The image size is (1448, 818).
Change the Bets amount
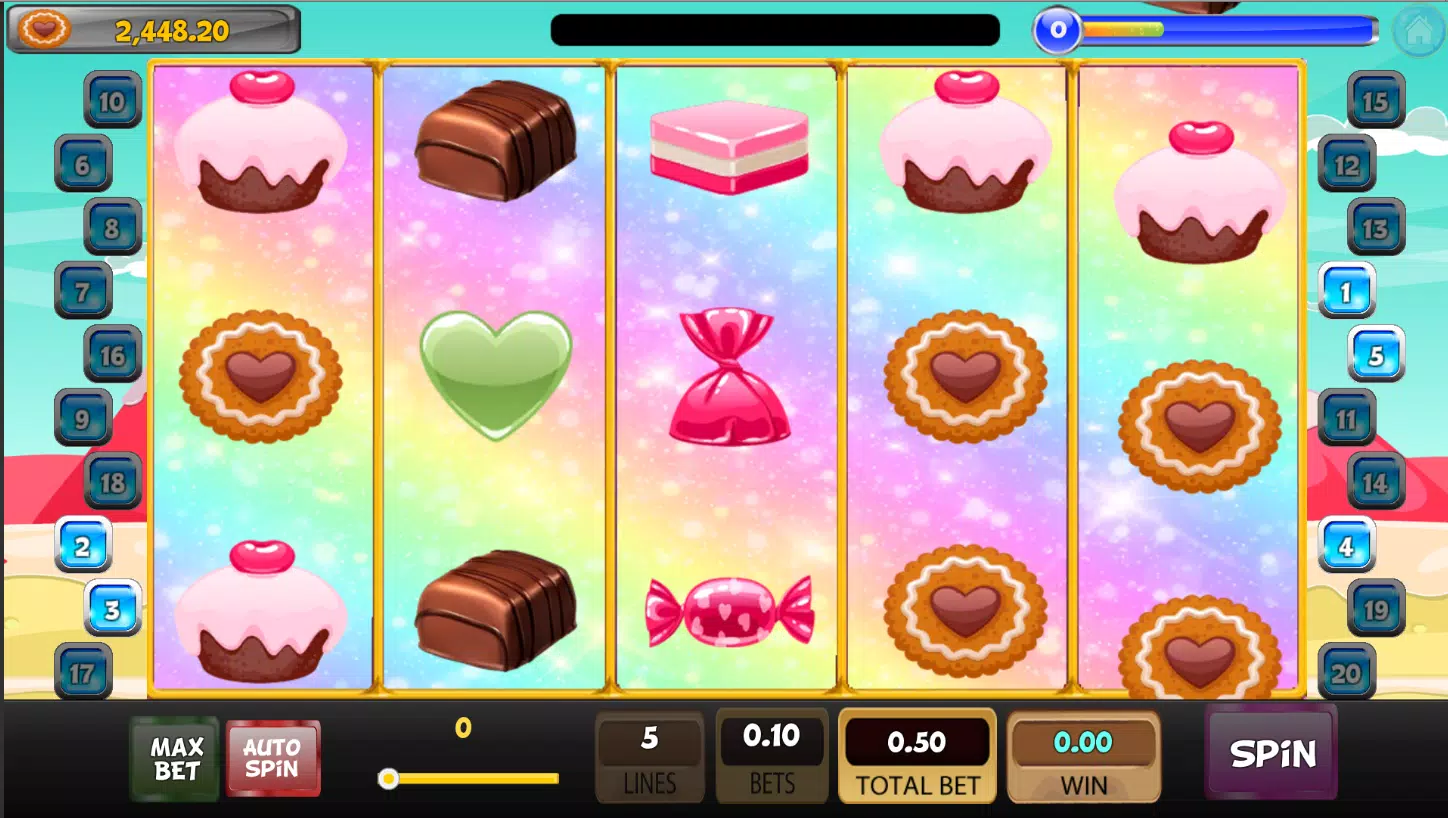point(771,757)
